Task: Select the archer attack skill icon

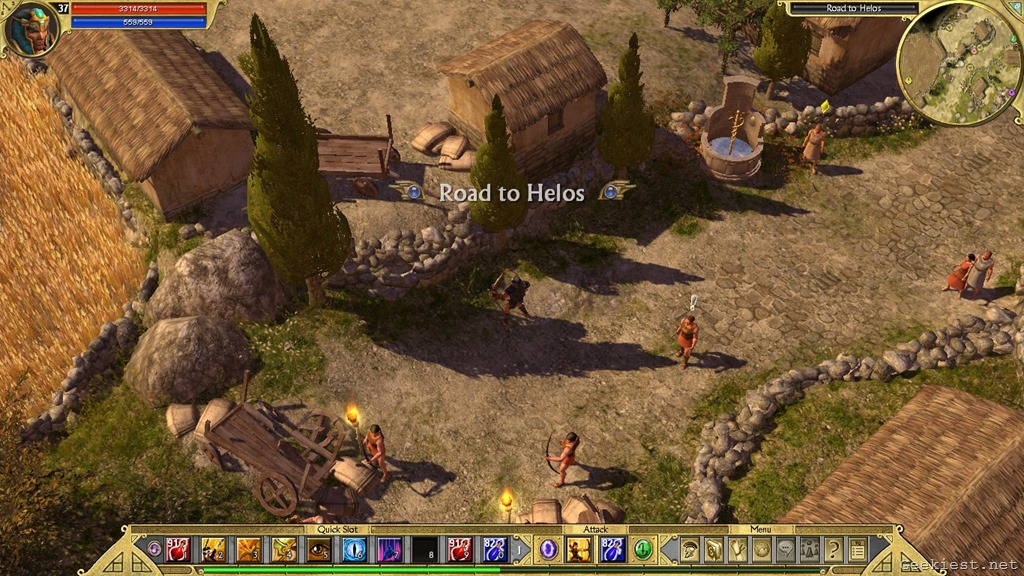Action: click(x=579, y=548)
